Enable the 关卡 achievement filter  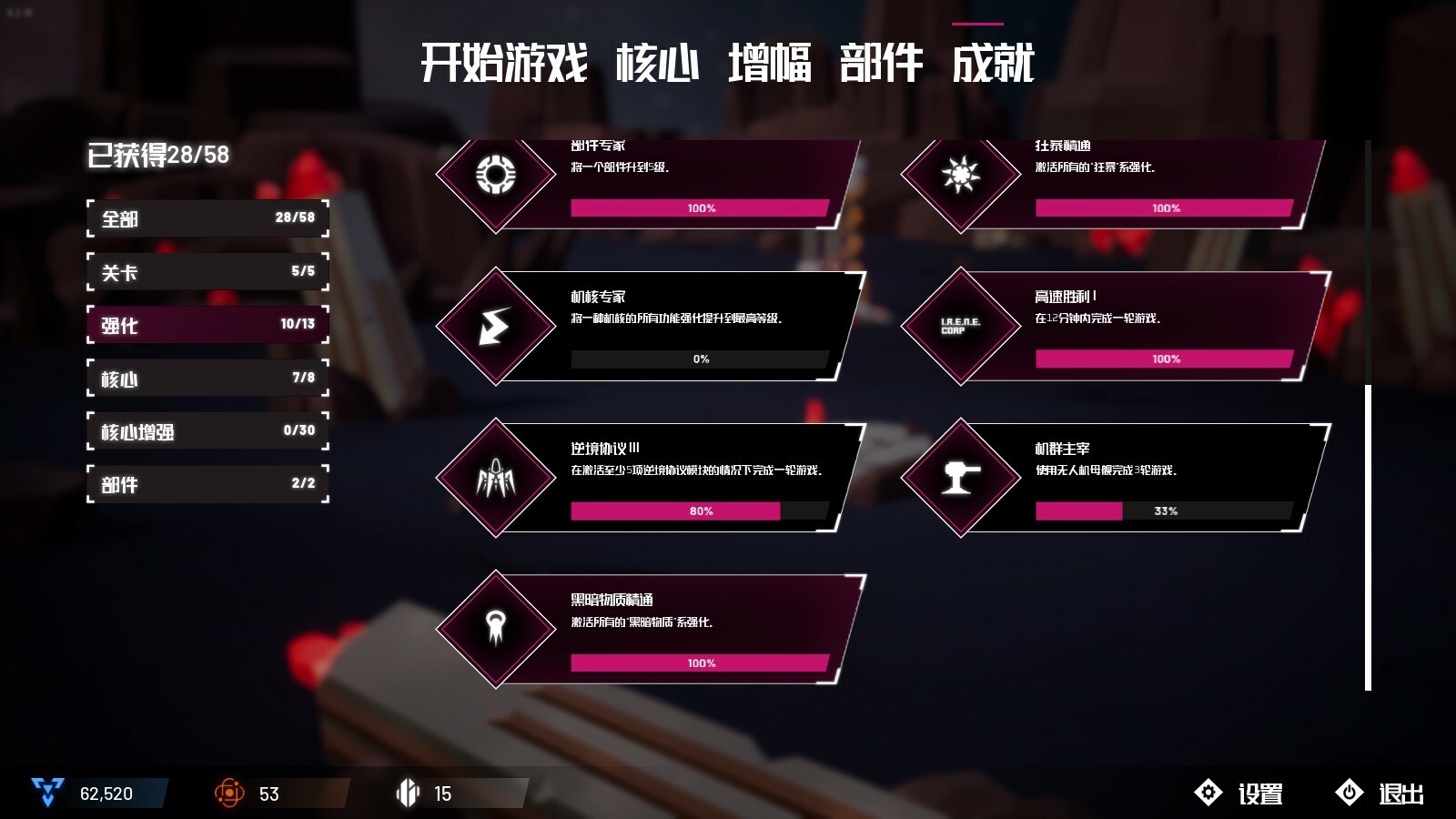[x=207, y=271]
